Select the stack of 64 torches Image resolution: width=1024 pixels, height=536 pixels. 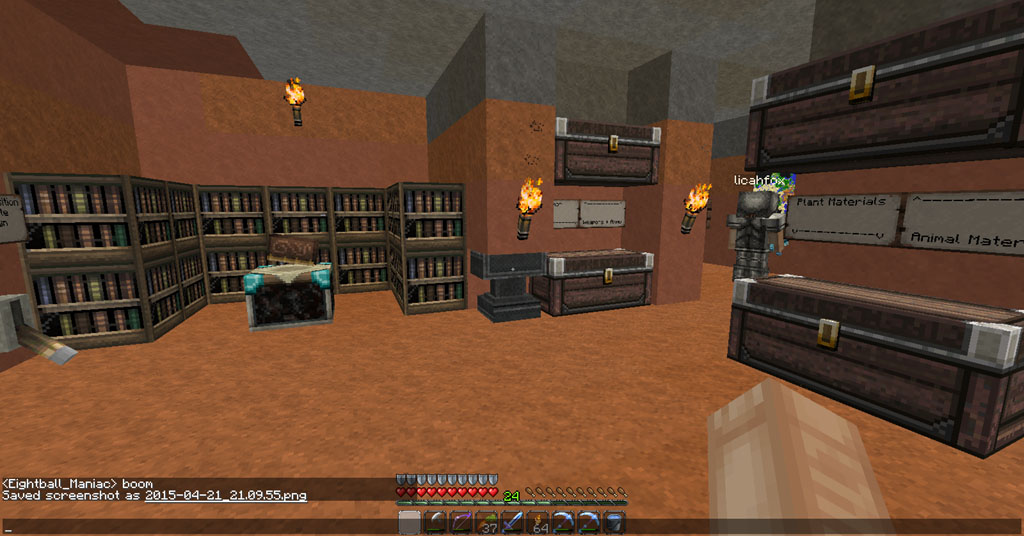click(538, 522)
